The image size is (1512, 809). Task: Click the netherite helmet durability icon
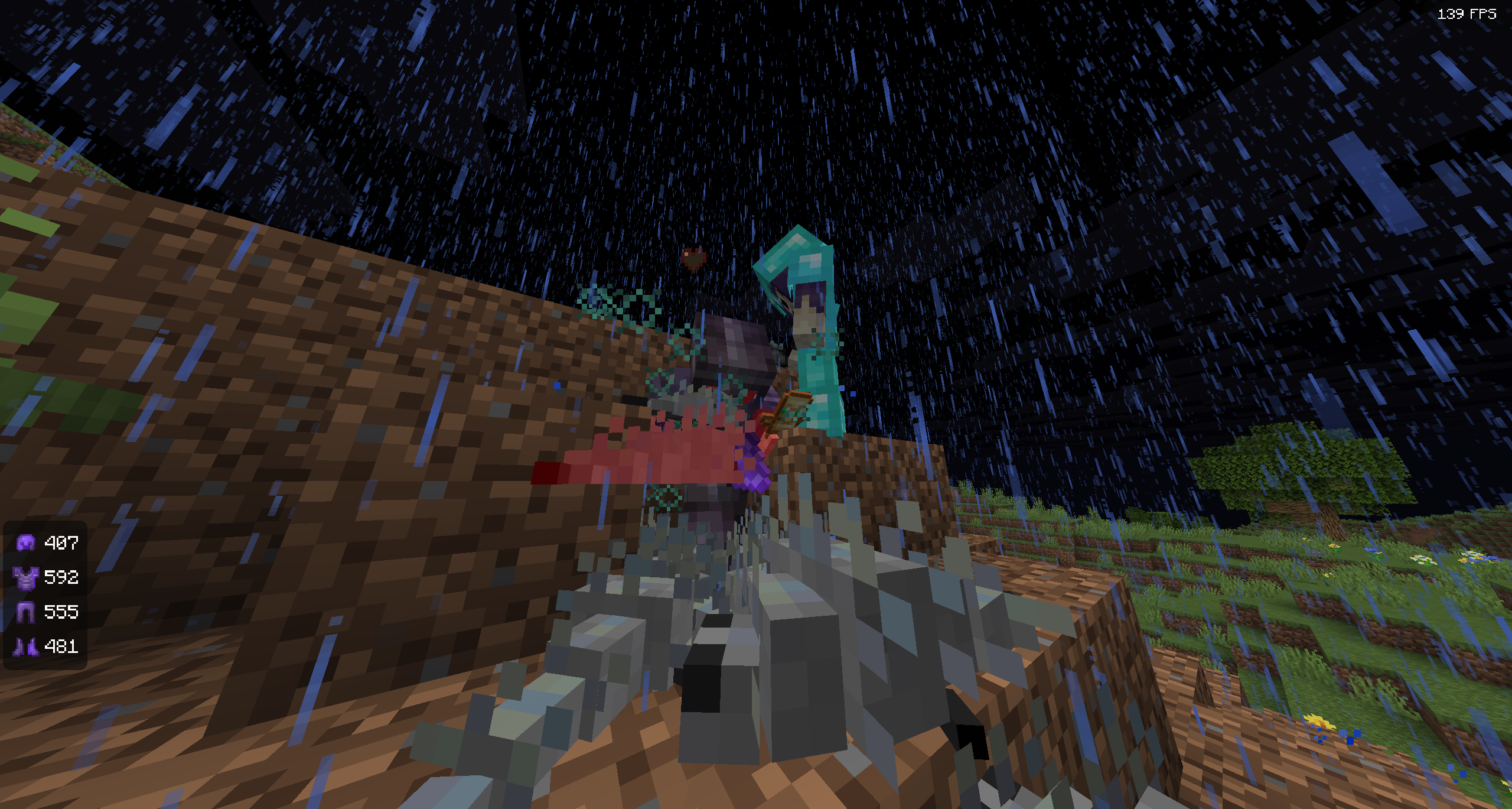coord(25,542)
